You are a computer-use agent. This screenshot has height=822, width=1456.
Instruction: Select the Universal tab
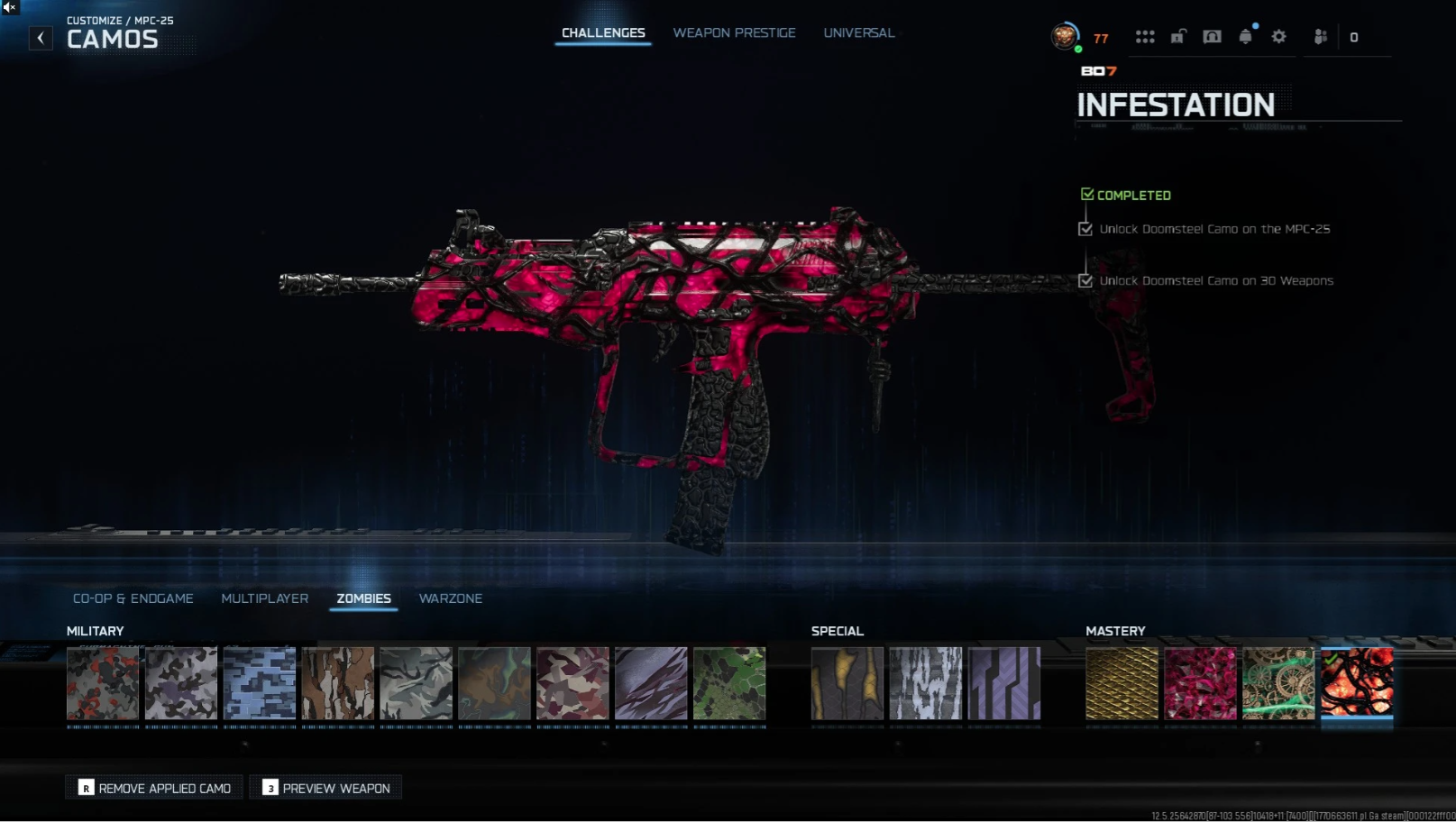pyautogui.click(x=858, y=33)
